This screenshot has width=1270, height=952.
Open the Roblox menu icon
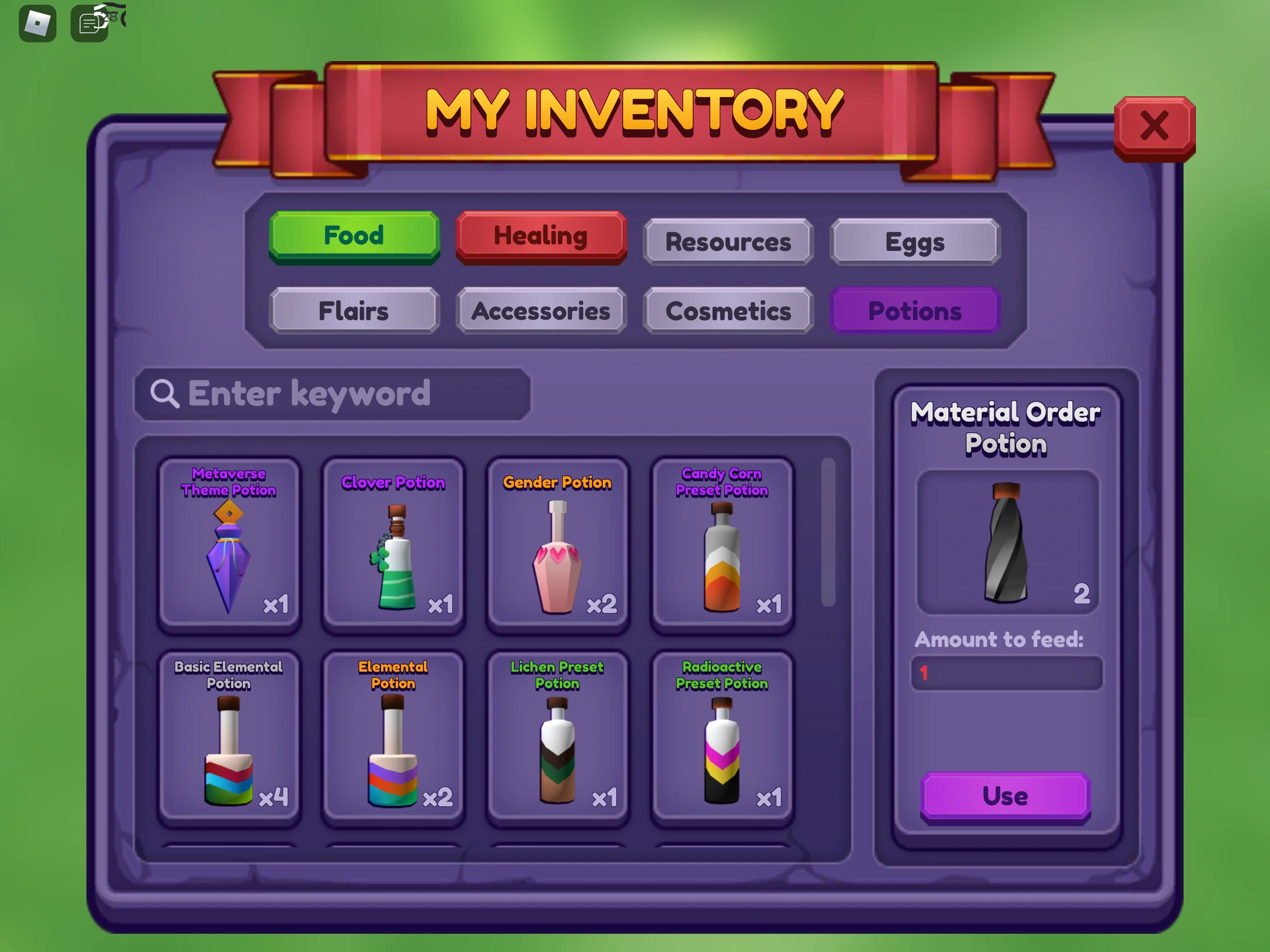(38, 22)
